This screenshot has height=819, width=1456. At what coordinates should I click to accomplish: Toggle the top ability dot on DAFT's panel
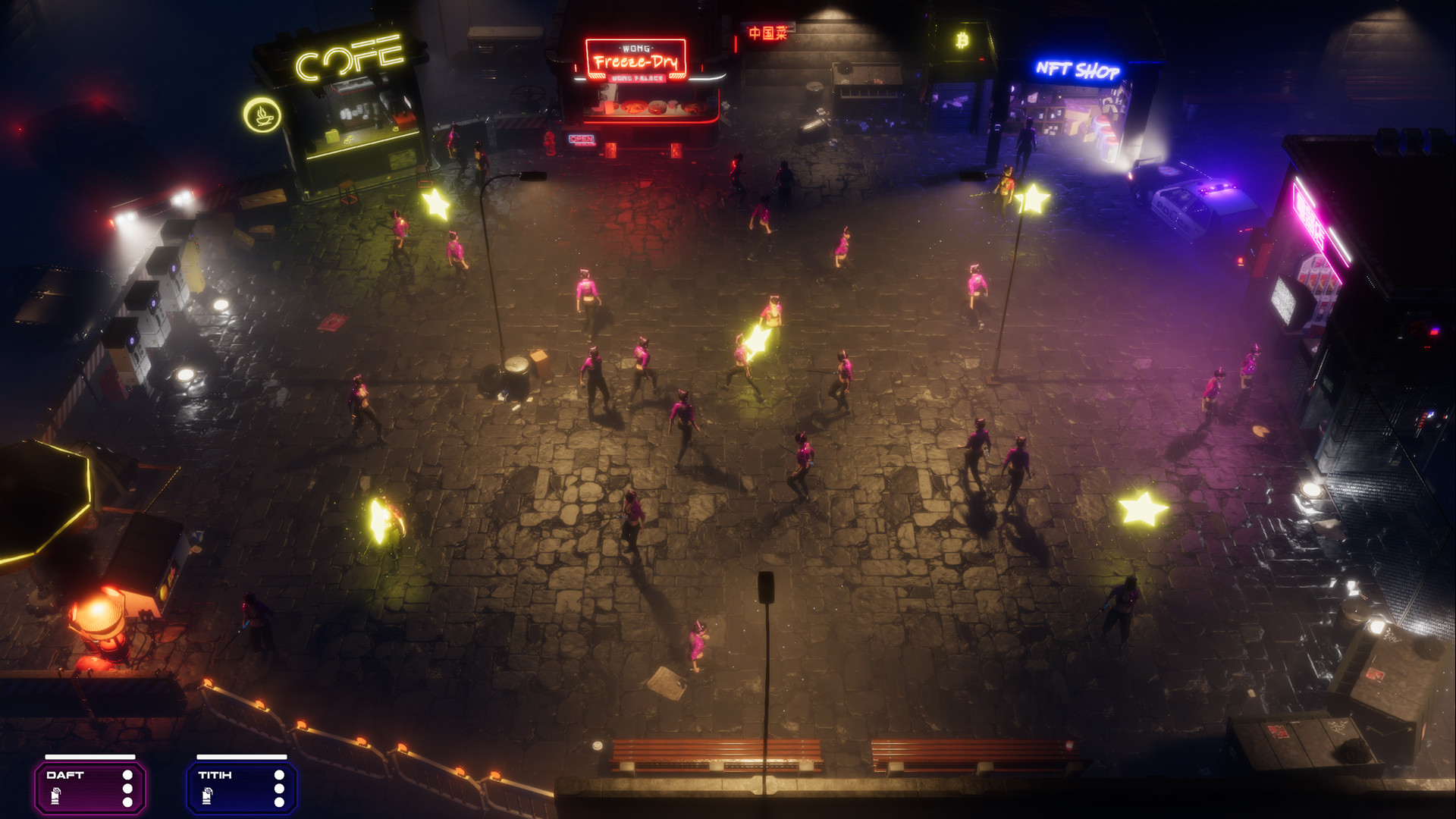129,775
